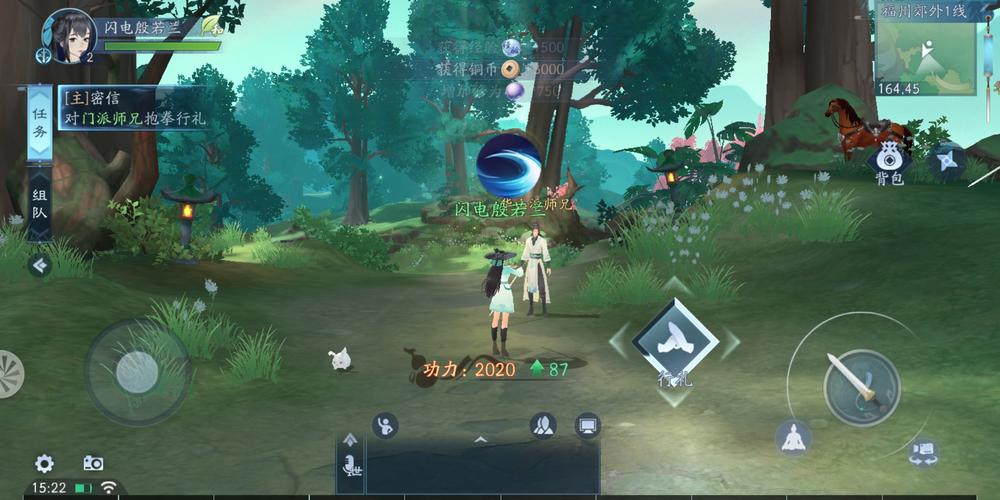The height and width of the screenshot is (500, 1000).
Task: Switch to the 组队 team tab
Action: [39, 204]
